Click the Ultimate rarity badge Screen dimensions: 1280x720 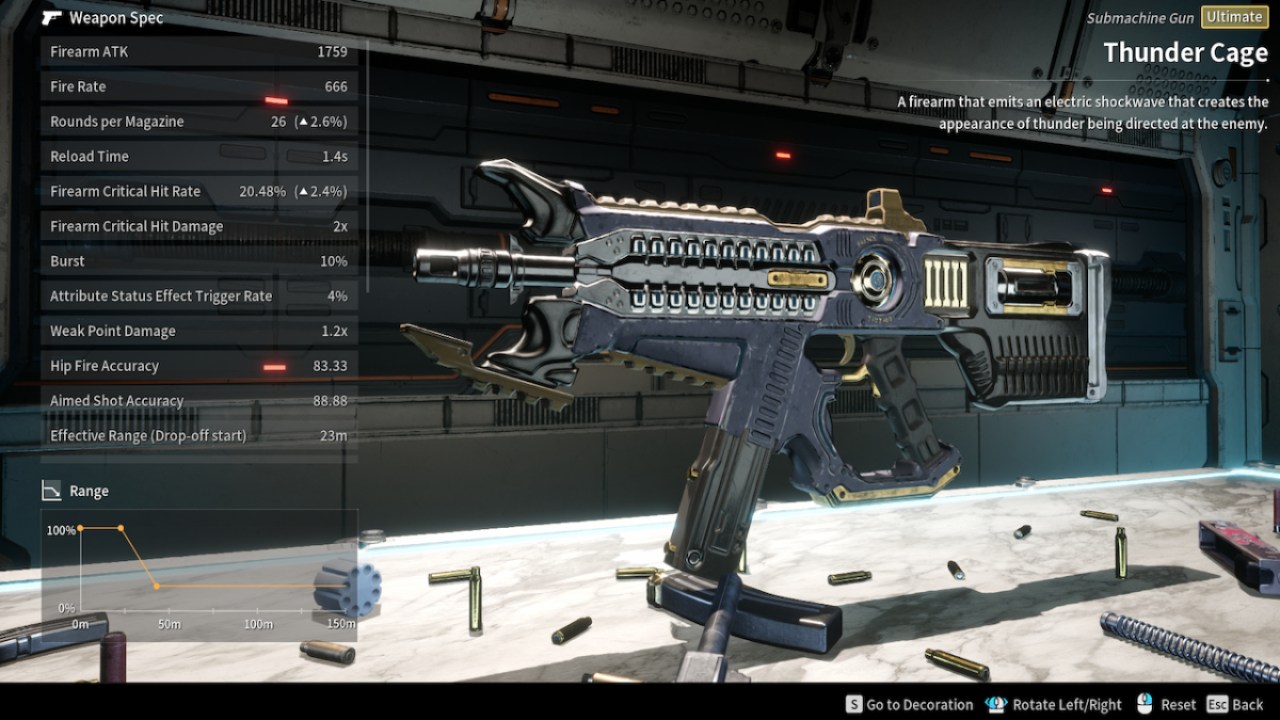click(1232, 17)
